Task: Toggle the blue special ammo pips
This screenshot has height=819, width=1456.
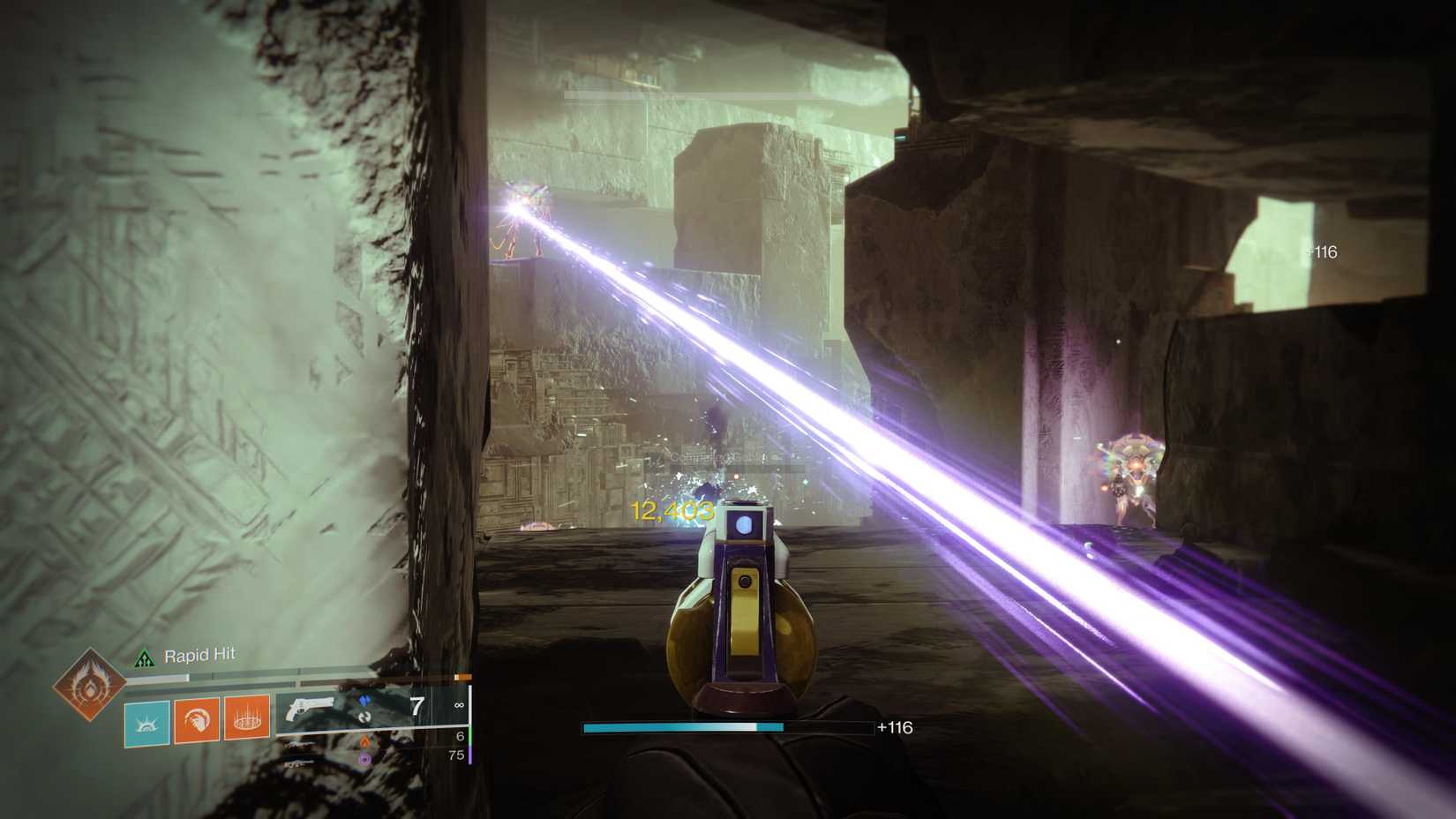Action: point(364,699)
